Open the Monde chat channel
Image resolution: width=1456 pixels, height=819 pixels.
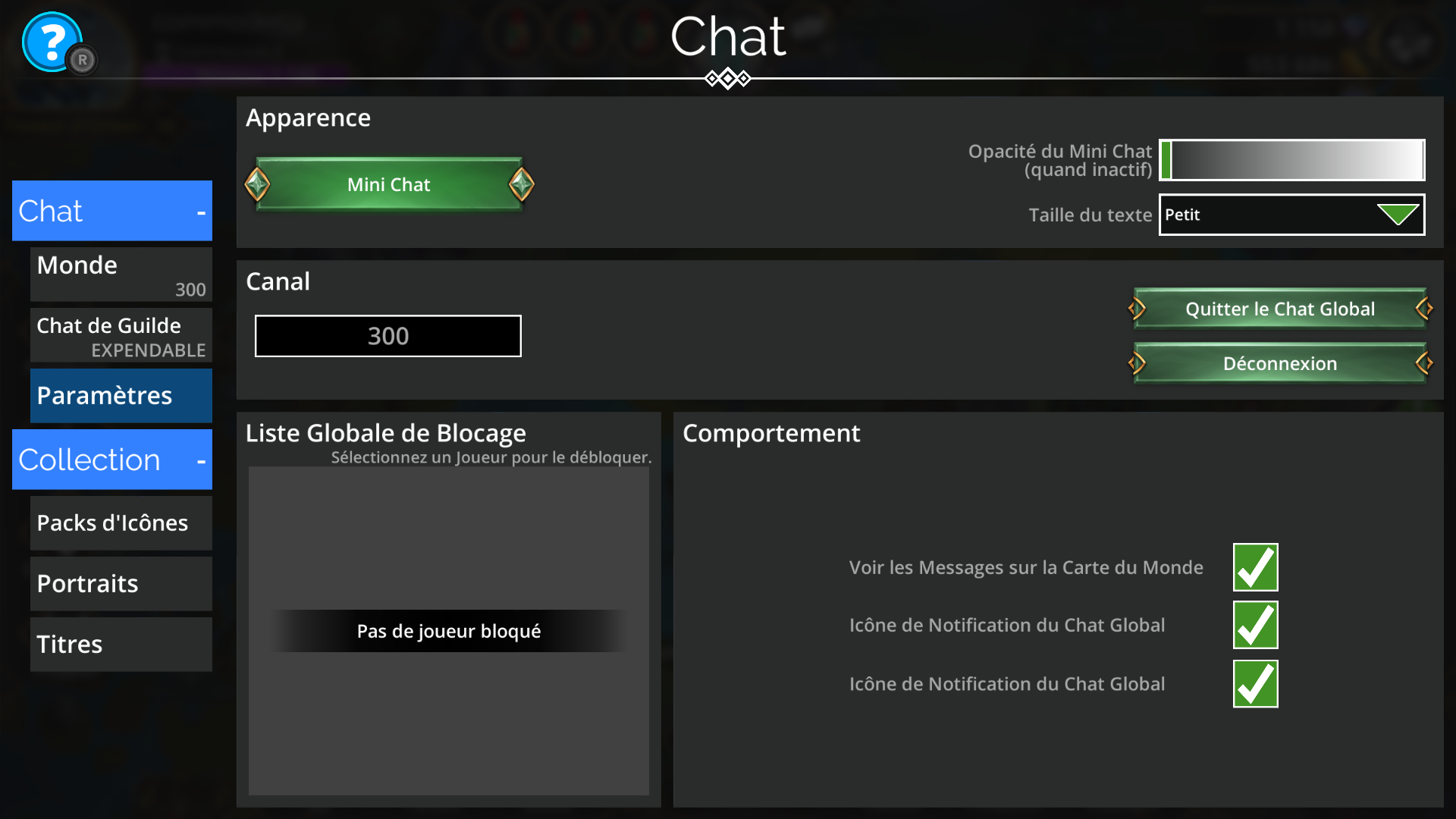[x=121, y=275]
